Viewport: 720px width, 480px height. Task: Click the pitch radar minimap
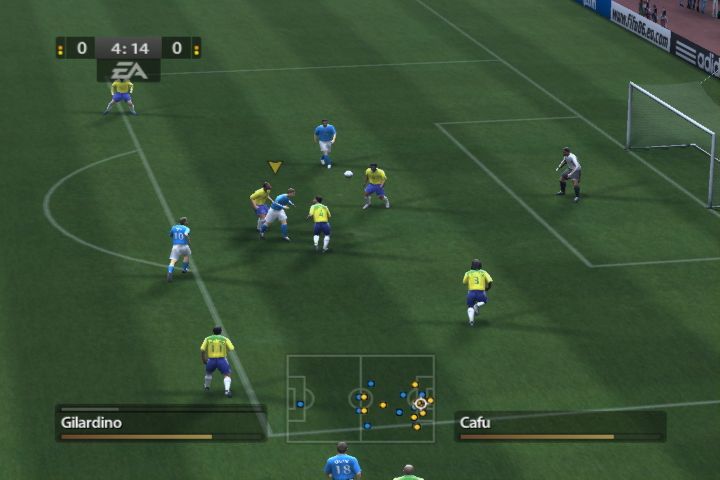tap(360, 398)
